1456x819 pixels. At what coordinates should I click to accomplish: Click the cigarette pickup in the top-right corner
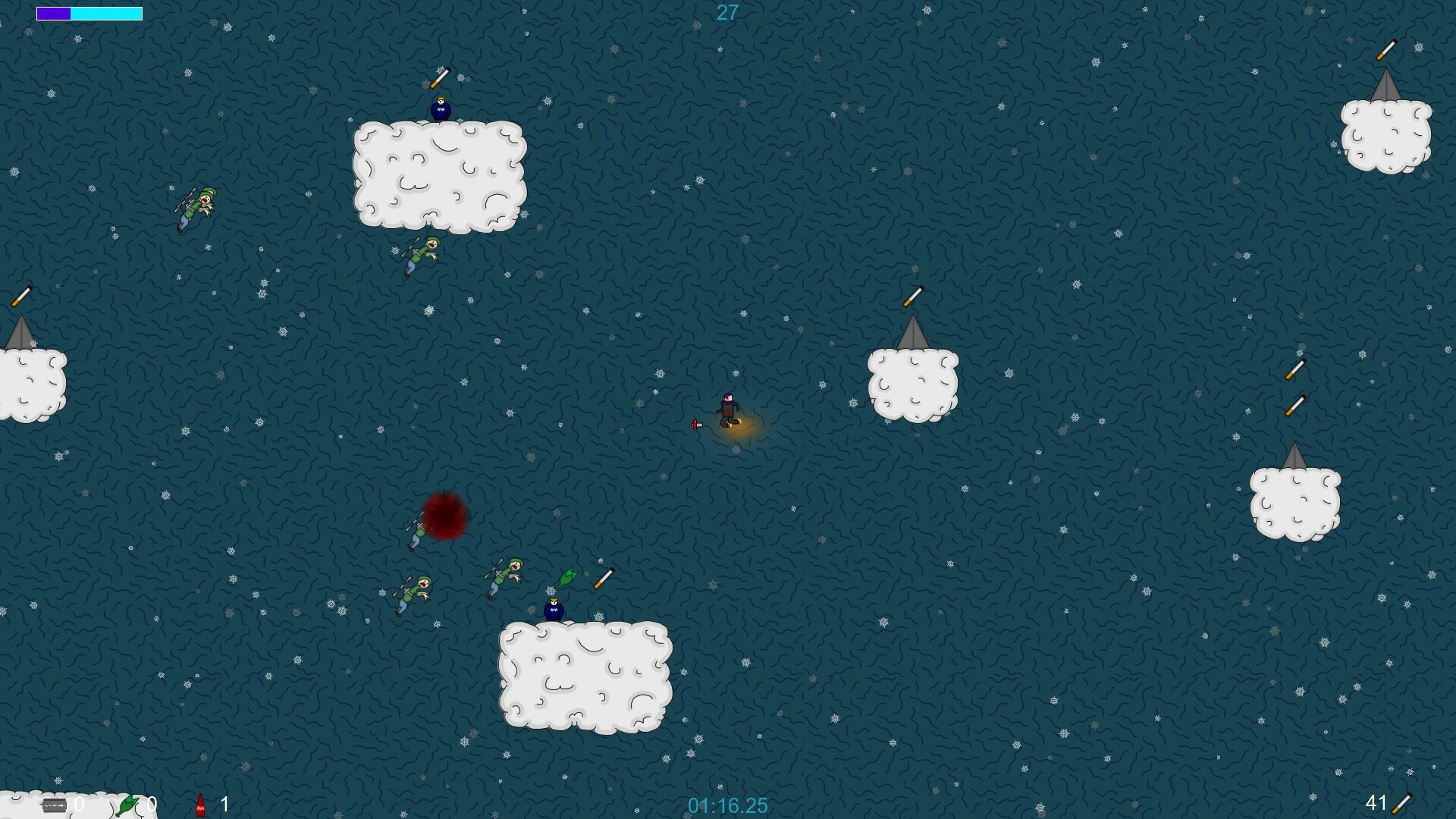point(1386,52)
